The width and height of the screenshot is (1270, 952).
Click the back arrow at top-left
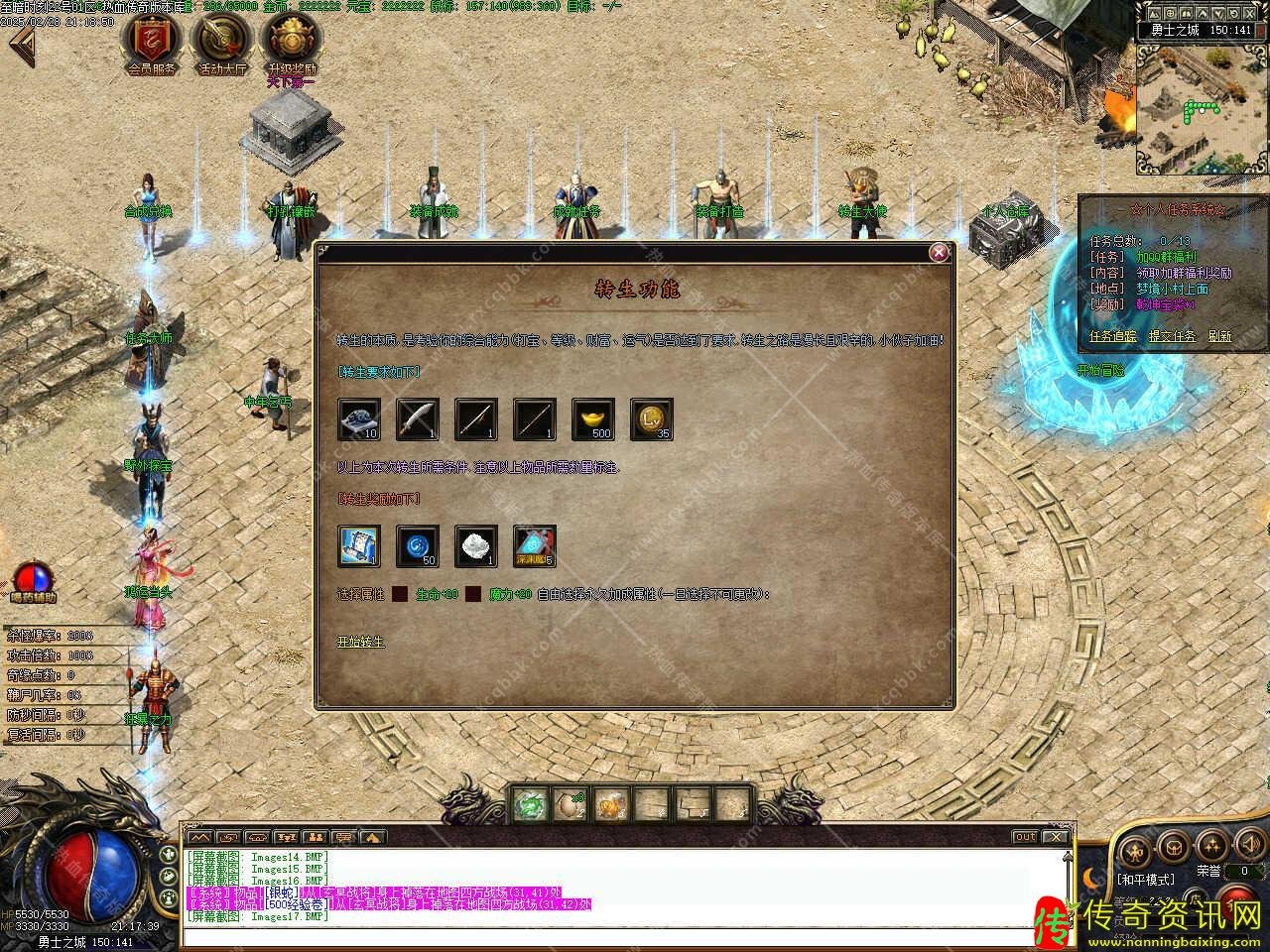pos(22,47)
